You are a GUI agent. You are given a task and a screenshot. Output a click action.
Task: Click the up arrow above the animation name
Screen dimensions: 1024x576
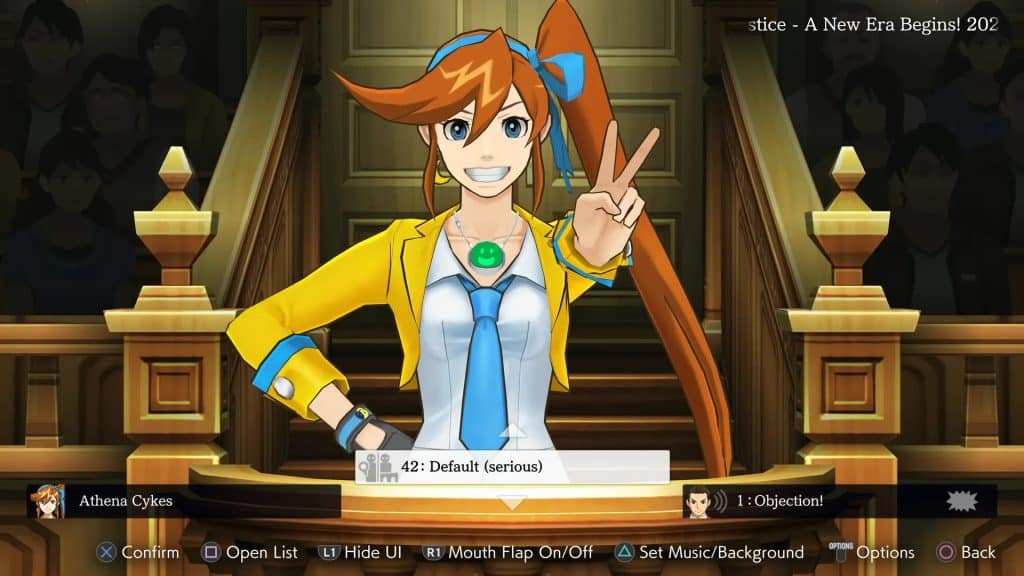tap(512, 432)
